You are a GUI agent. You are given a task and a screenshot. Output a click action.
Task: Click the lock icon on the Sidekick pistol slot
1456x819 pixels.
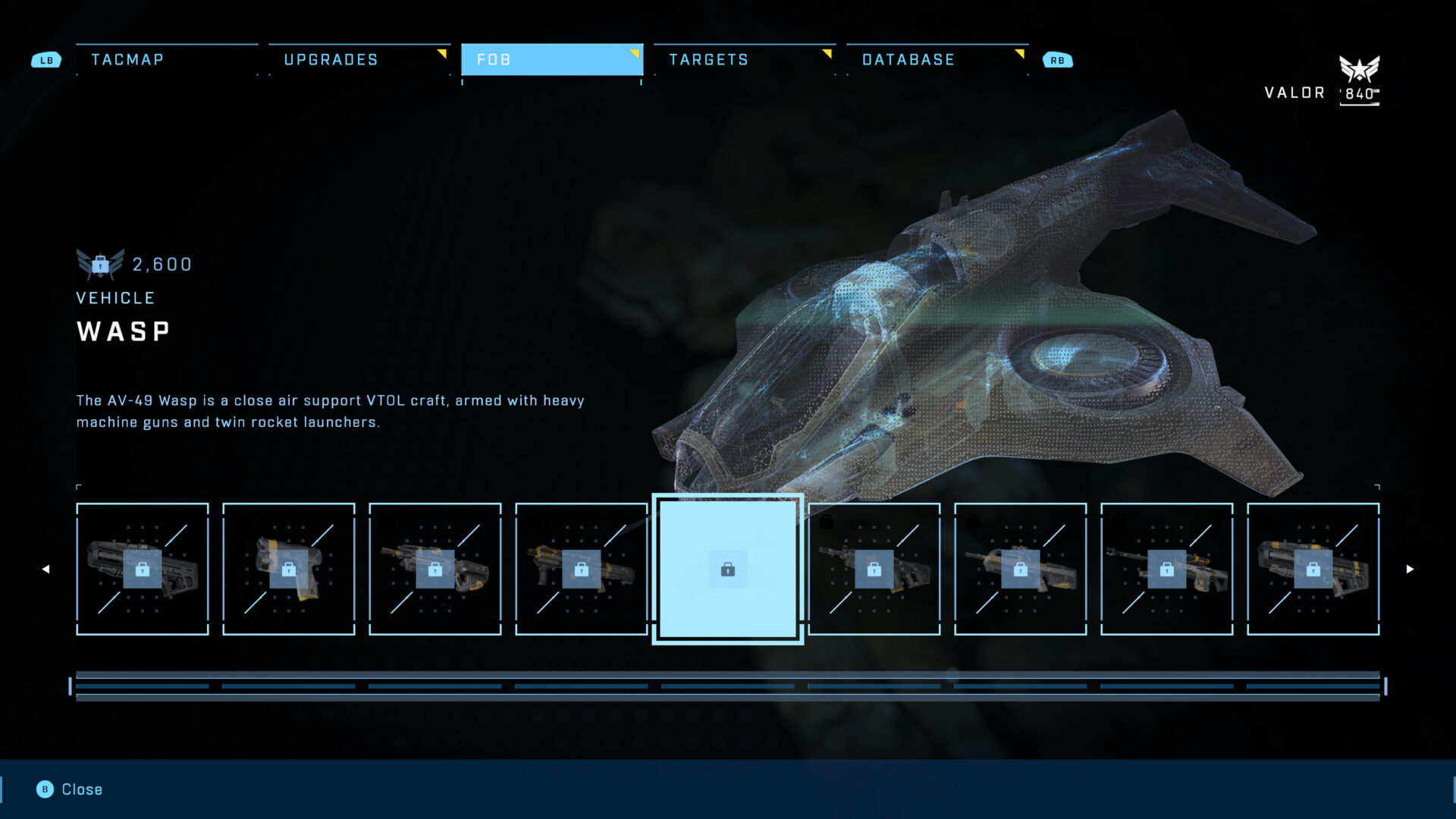point(289,570)
